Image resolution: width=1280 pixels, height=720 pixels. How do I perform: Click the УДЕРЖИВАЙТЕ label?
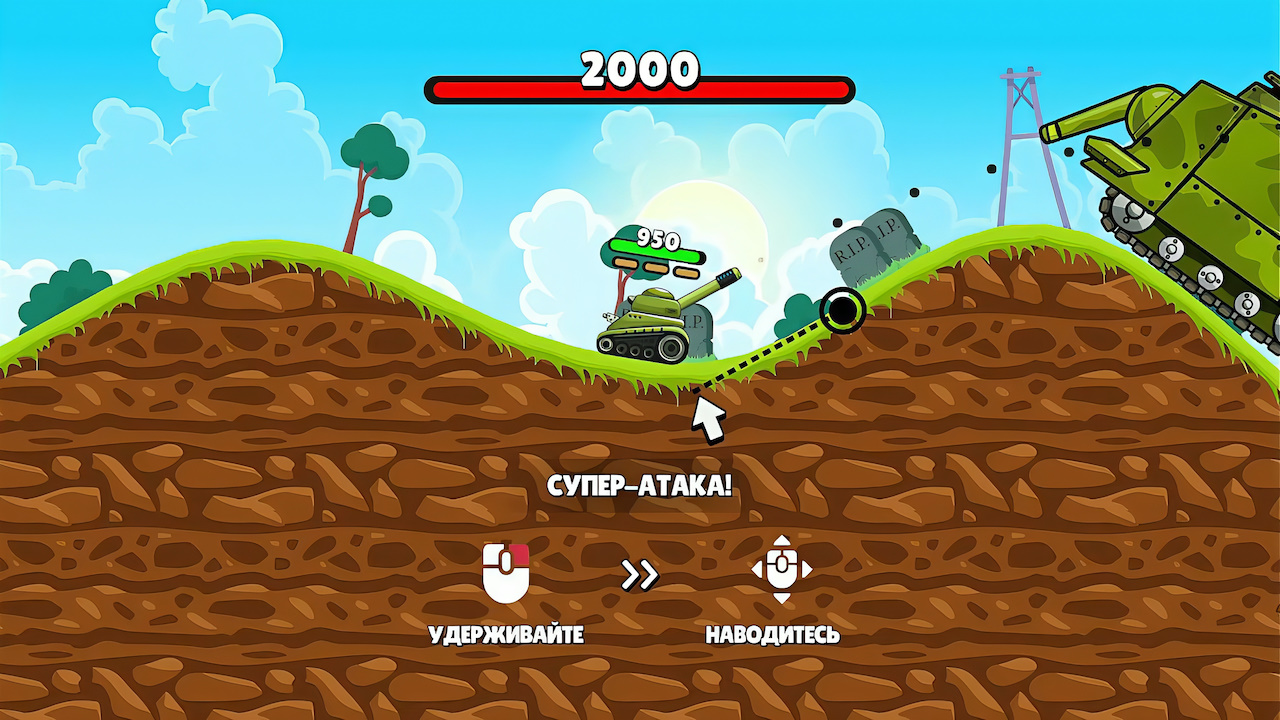coord(505,632)
